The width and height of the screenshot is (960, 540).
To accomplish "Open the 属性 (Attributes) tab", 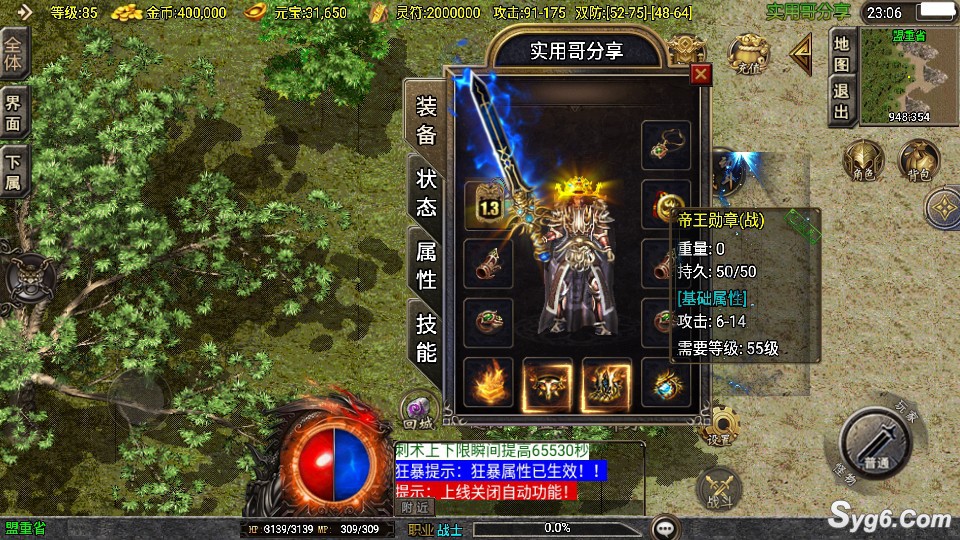I will [426, 265].
